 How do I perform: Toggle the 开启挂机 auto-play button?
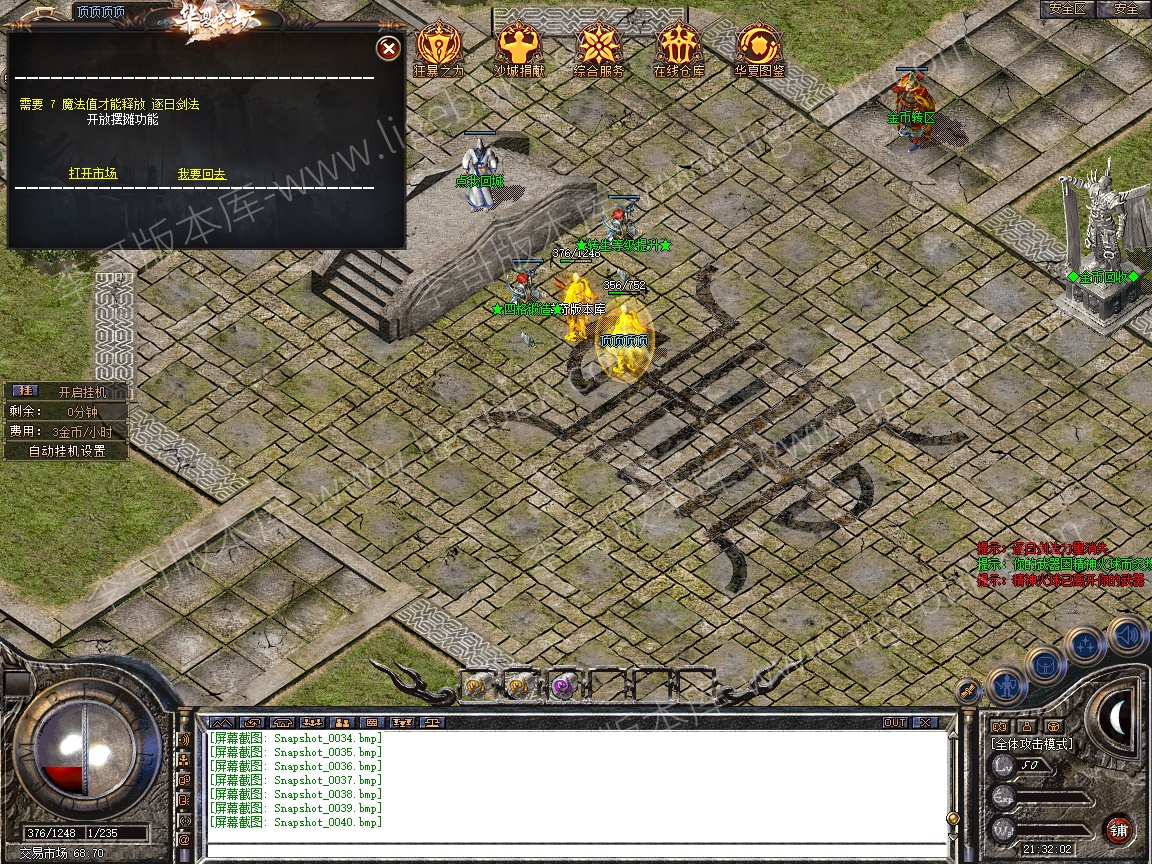coord(80,392)
